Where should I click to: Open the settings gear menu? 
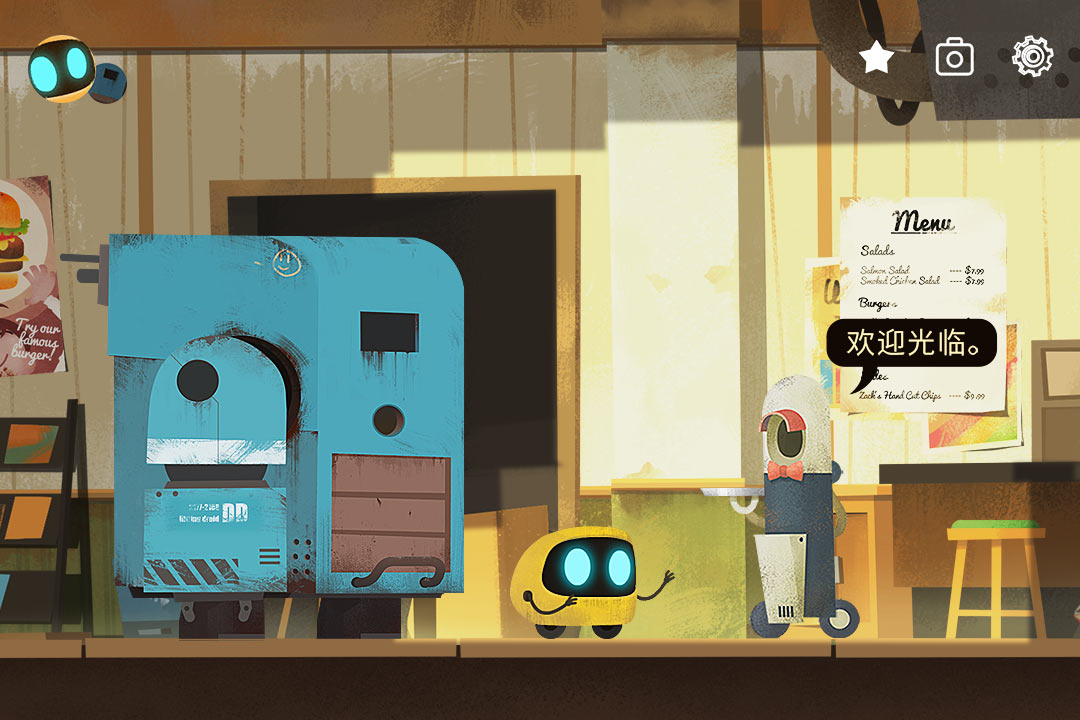click(x=1032, y=58)
